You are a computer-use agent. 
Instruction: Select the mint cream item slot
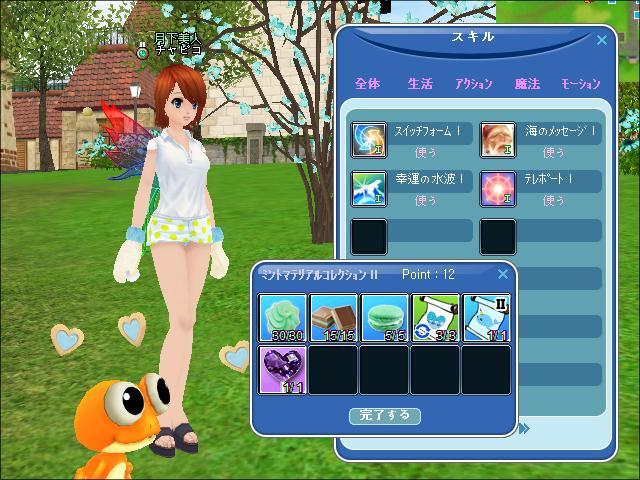284,317
